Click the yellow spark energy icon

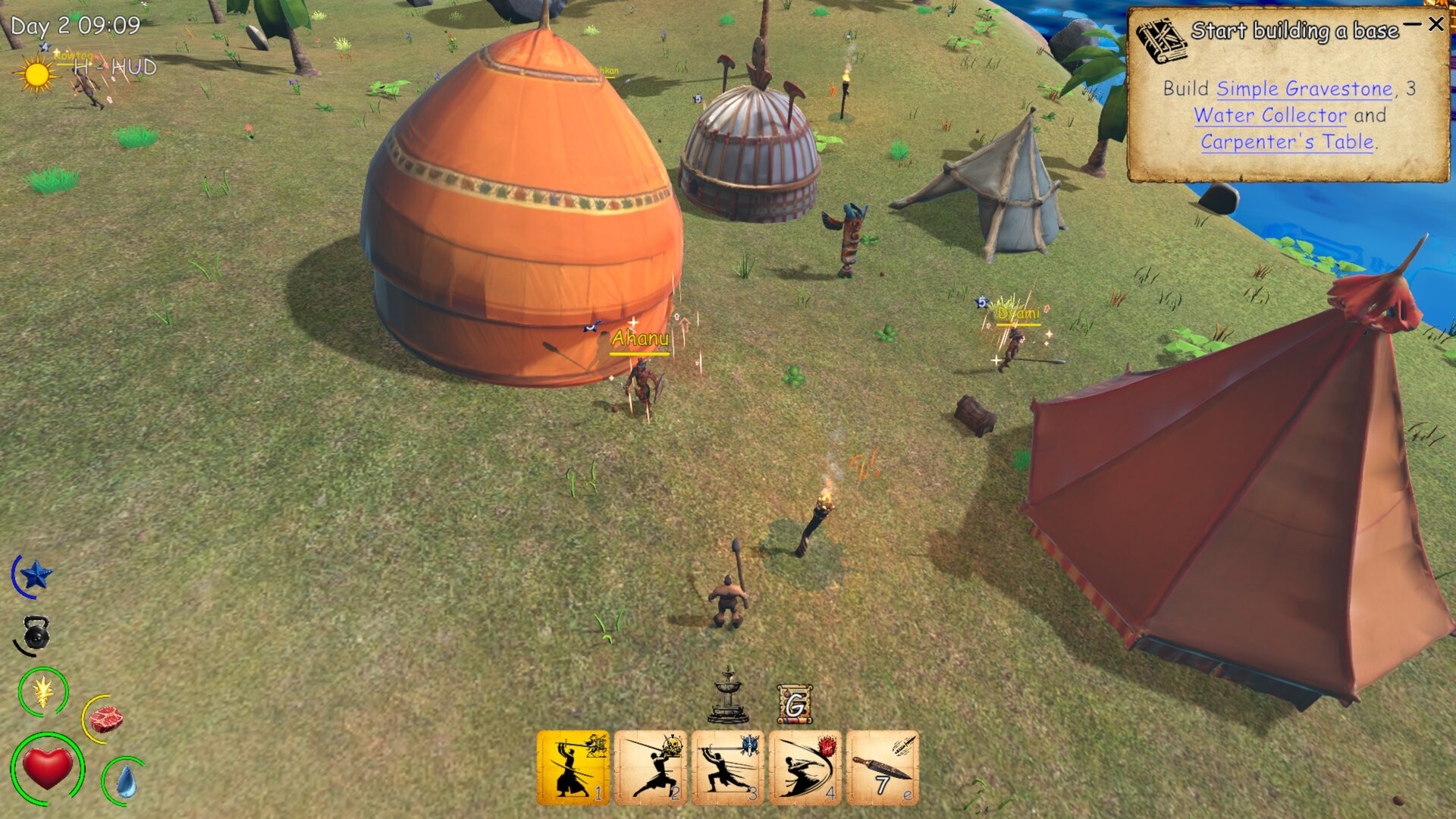coord(43,691)
